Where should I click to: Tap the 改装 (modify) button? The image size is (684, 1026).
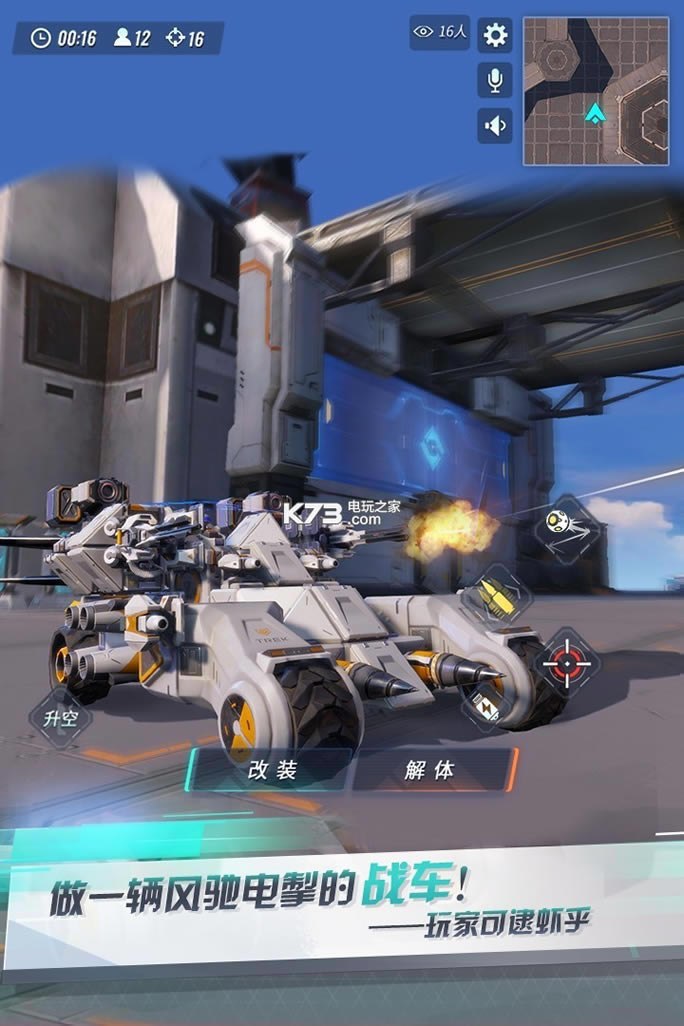pos(272,770)
